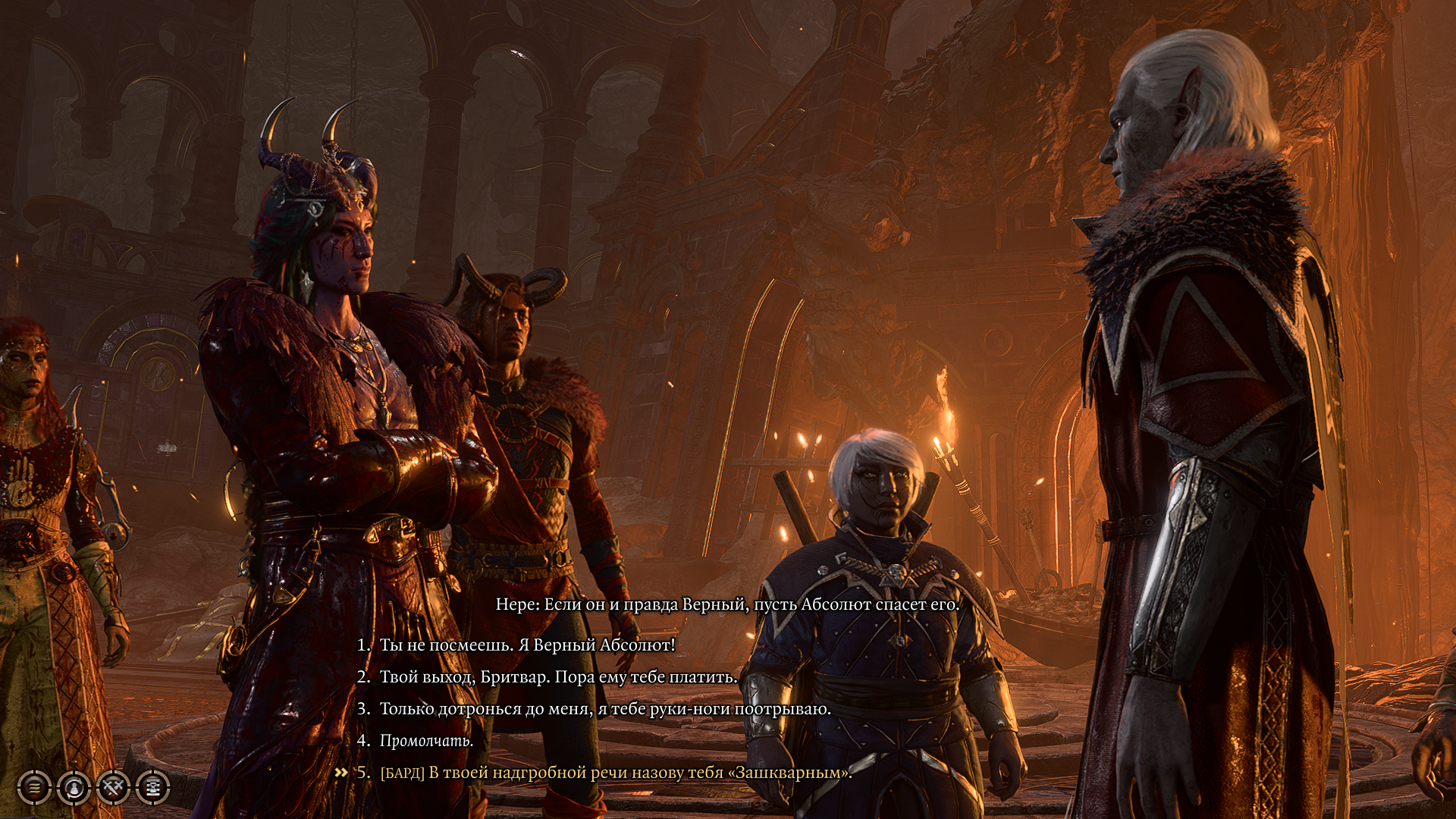Pick the threat about tearing off limbs
This screenshot has width=1456, height=819.
tap(604, 709)
